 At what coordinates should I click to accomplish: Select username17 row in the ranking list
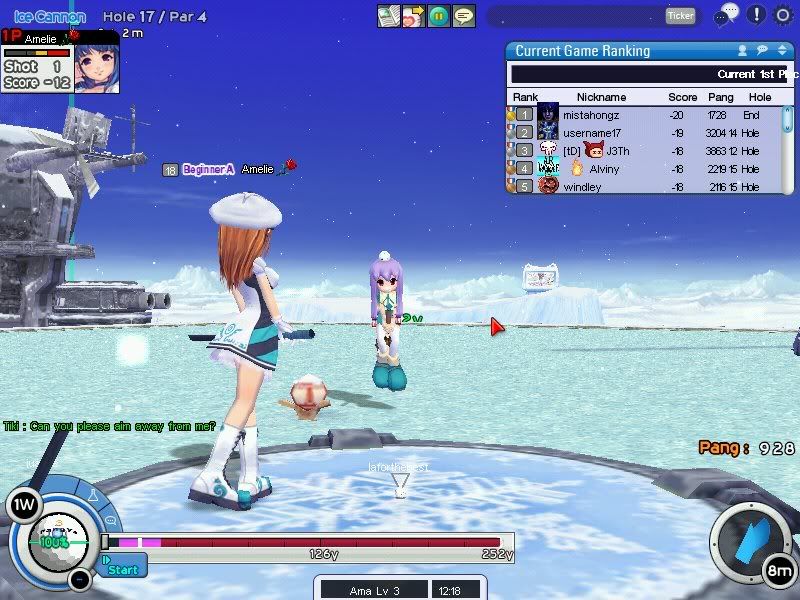(591, 133)
